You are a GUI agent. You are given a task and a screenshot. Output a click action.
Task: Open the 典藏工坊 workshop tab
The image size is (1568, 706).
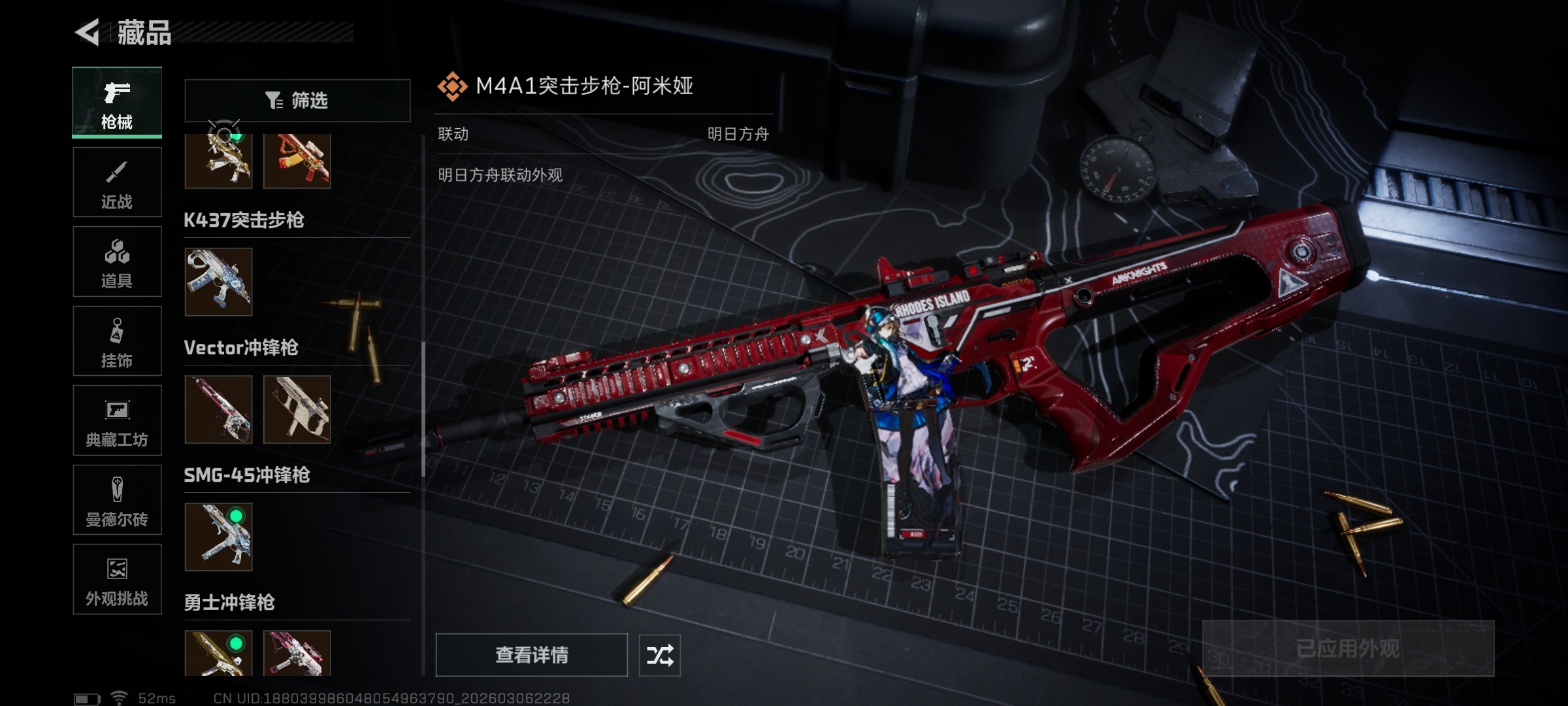[117, 420]
